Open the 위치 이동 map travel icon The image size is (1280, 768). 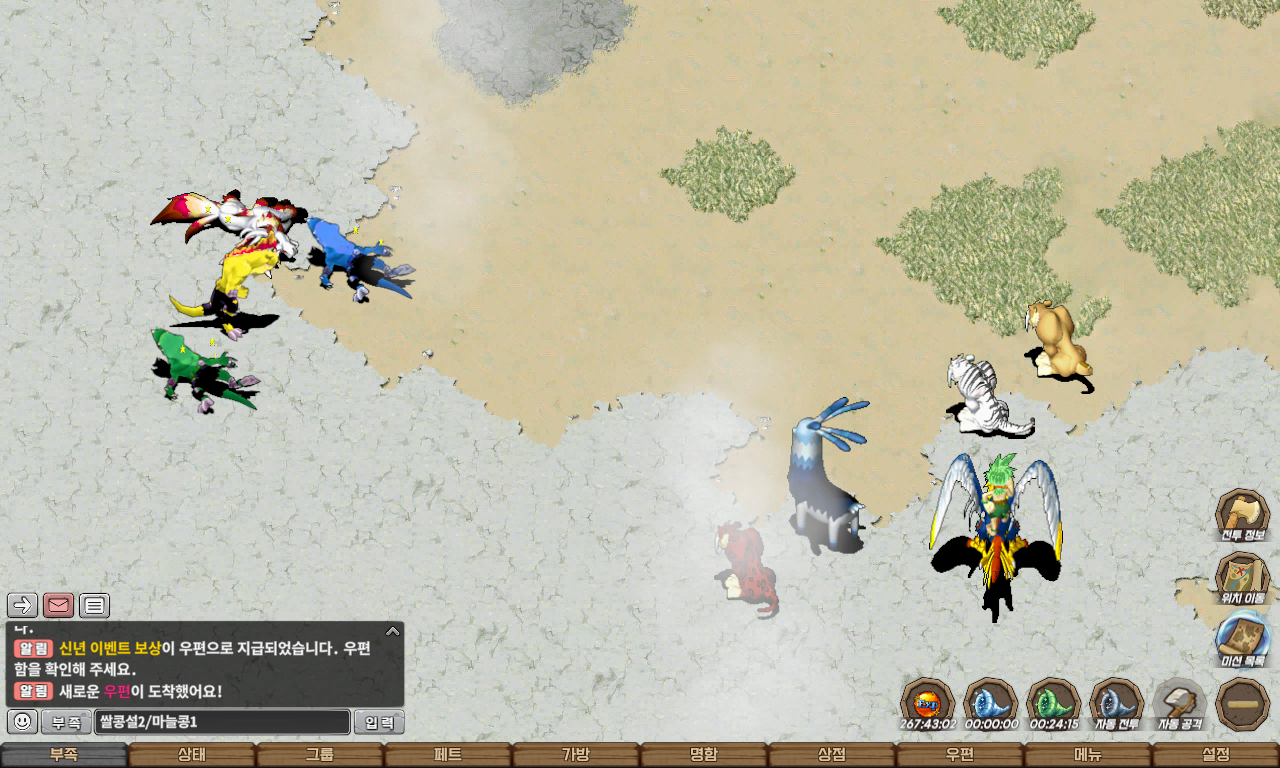pyautogui.click(x=1242, y=578)
